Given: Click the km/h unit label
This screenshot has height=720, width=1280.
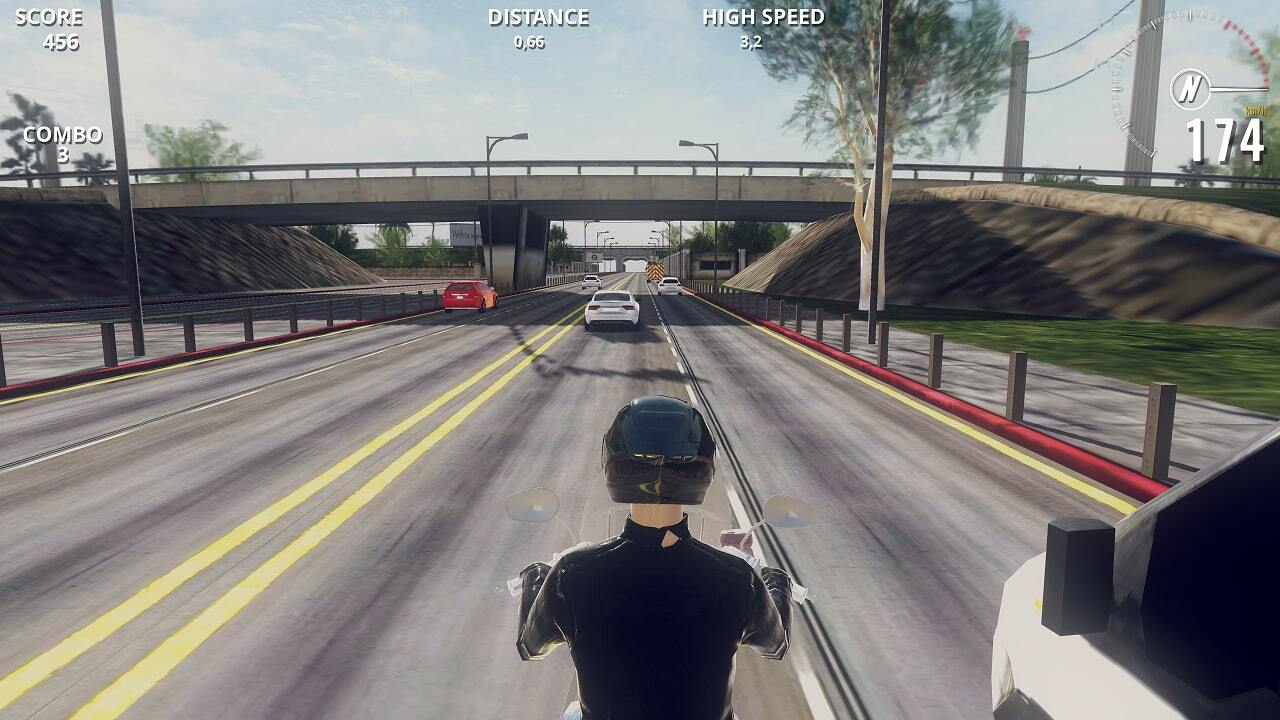Looking at the screenshot, I should point(1256,110).
